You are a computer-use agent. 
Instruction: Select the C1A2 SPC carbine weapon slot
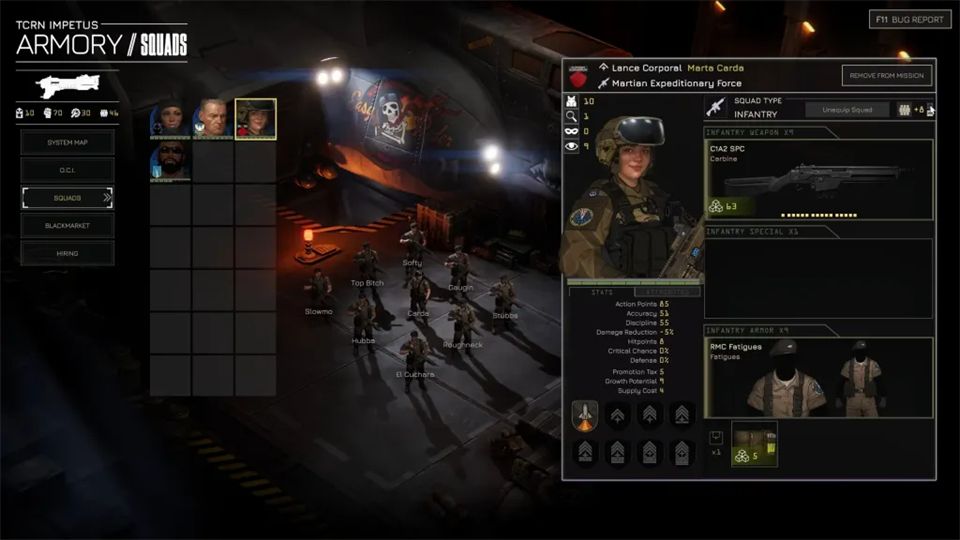pyautogui.click(x=819, y=179)
